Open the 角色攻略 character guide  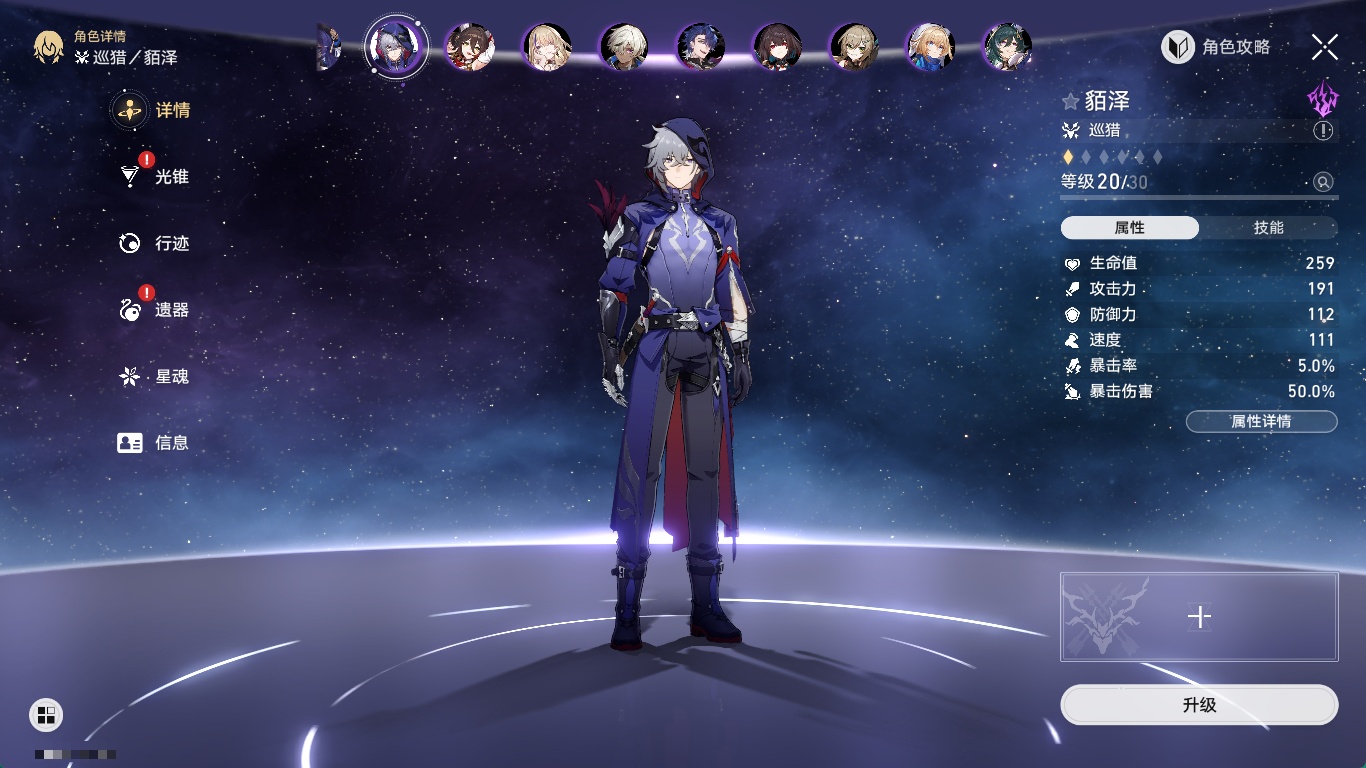1216,47
